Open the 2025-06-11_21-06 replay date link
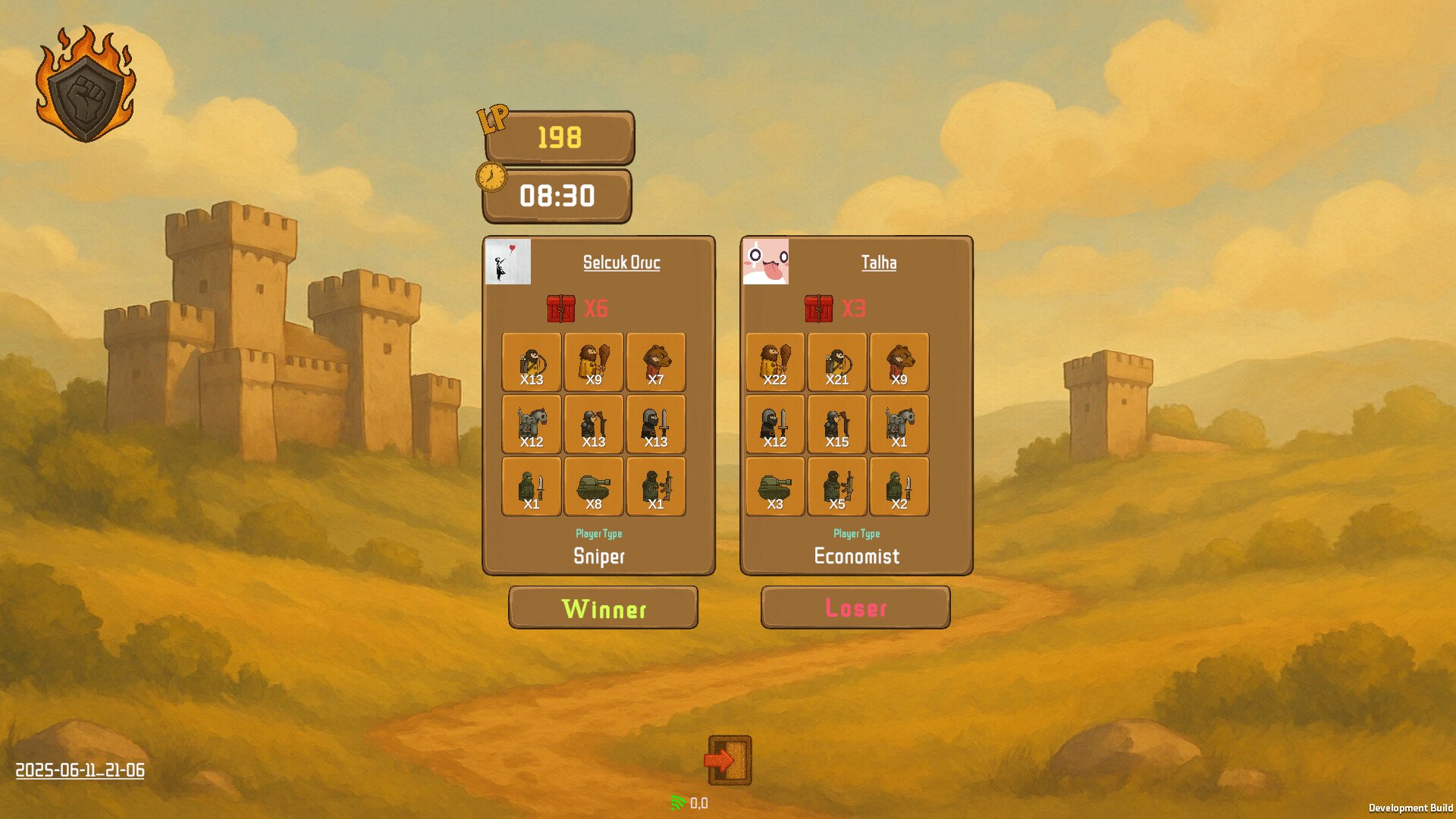The height and width of the screenshot is (819, 1456). tap(80, 770)
